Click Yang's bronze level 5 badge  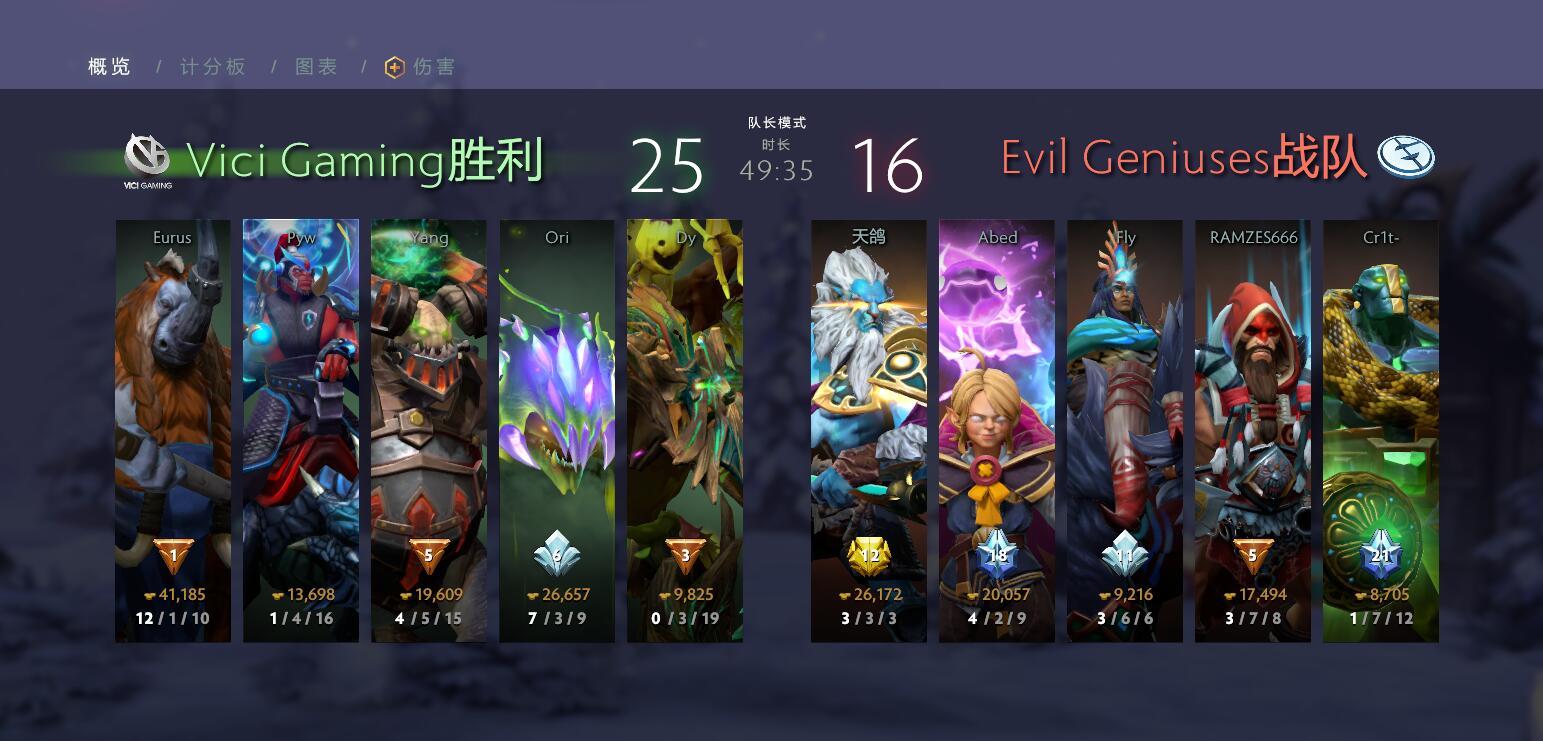coord(428,554)
